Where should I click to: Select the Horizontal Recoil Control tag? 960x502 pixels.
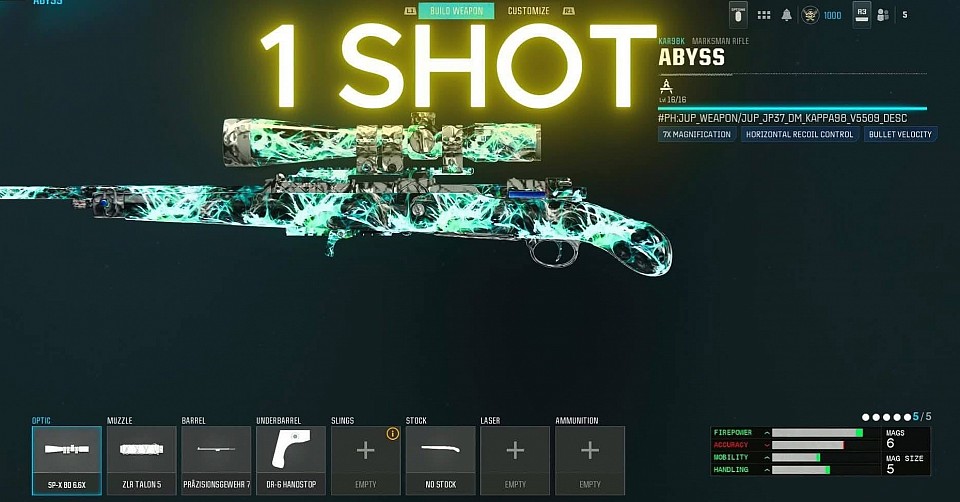tap(799, 134)
